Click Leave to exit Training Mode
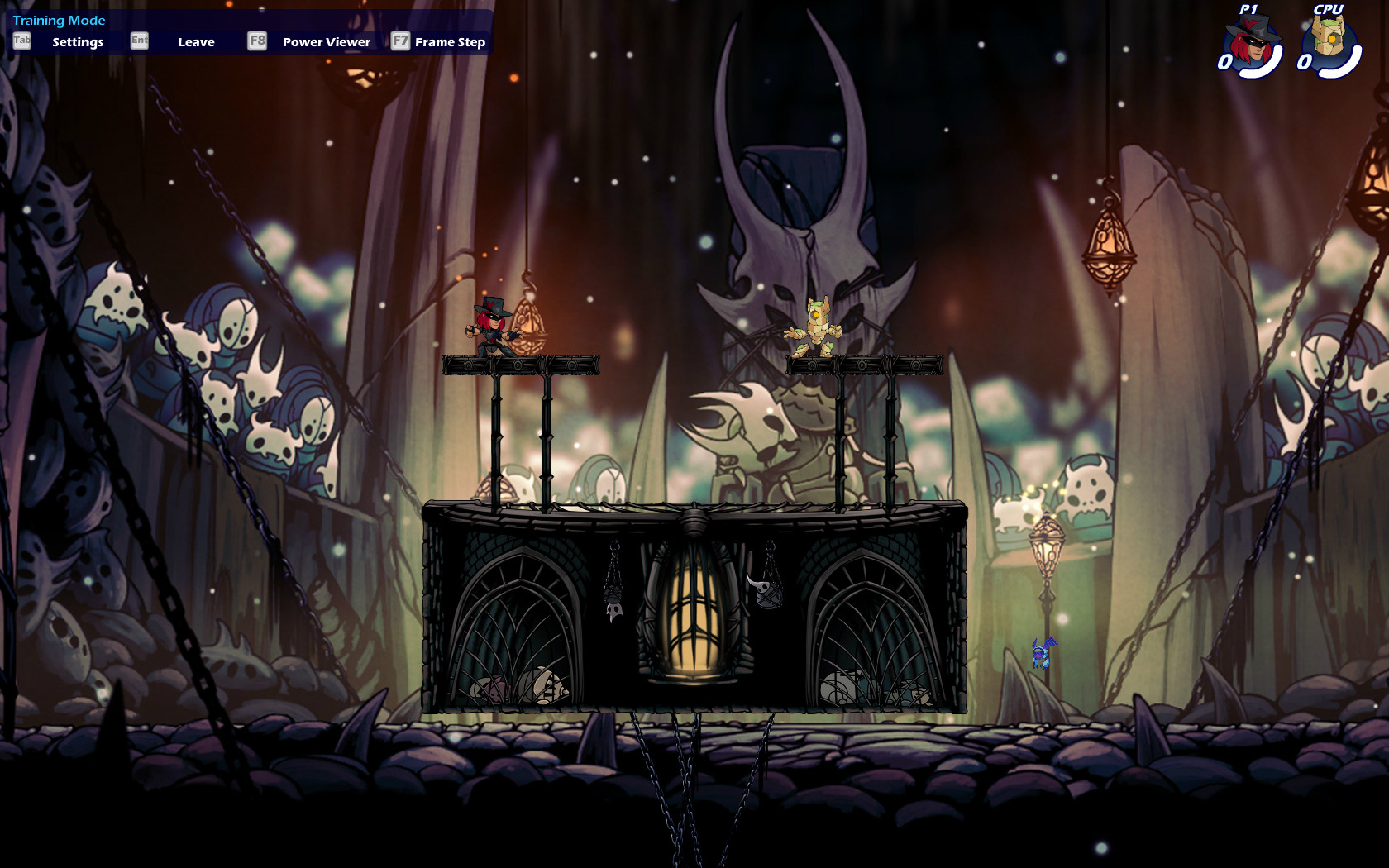This screenshot has width=1389, height=868. tap(197, 41)
